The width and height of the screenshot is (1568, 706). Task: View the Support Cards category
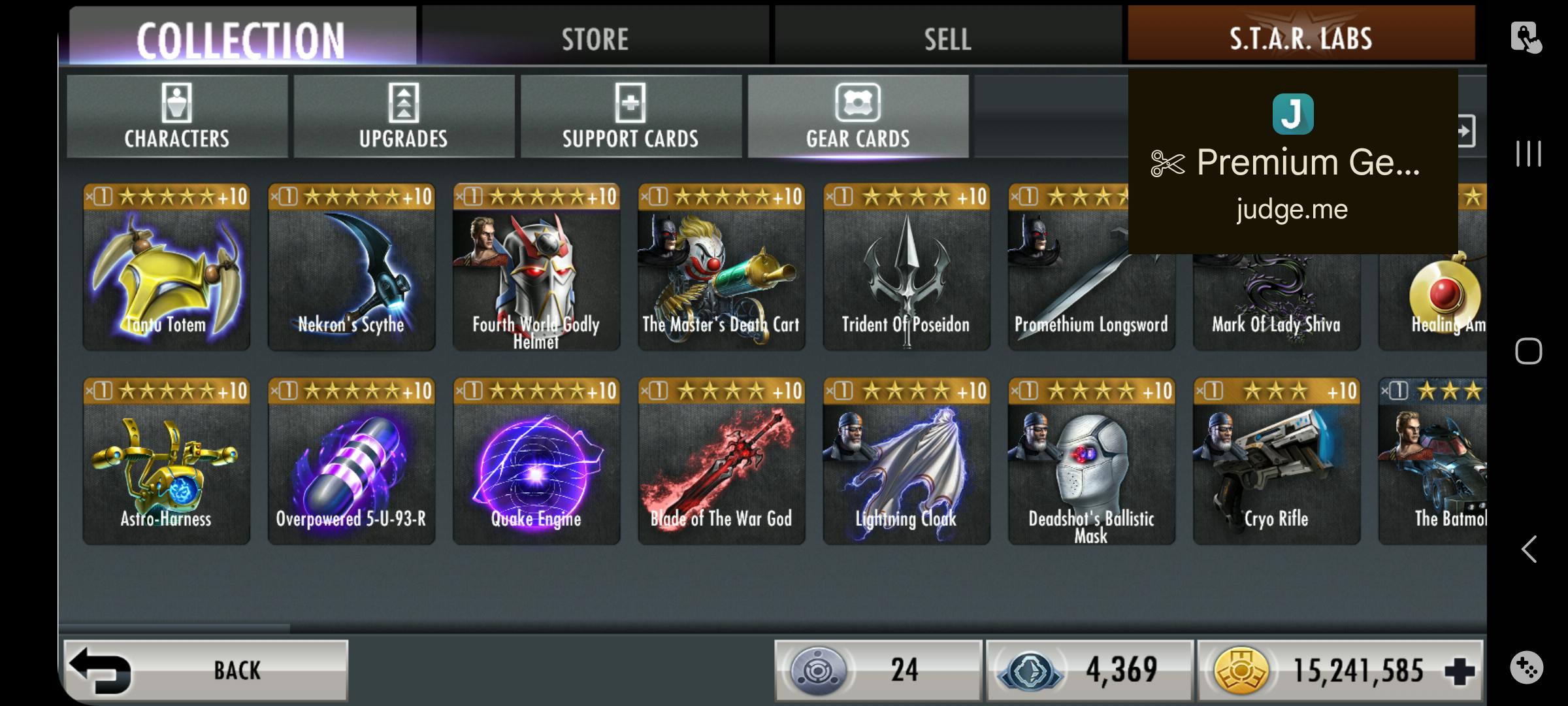(630, 116)
